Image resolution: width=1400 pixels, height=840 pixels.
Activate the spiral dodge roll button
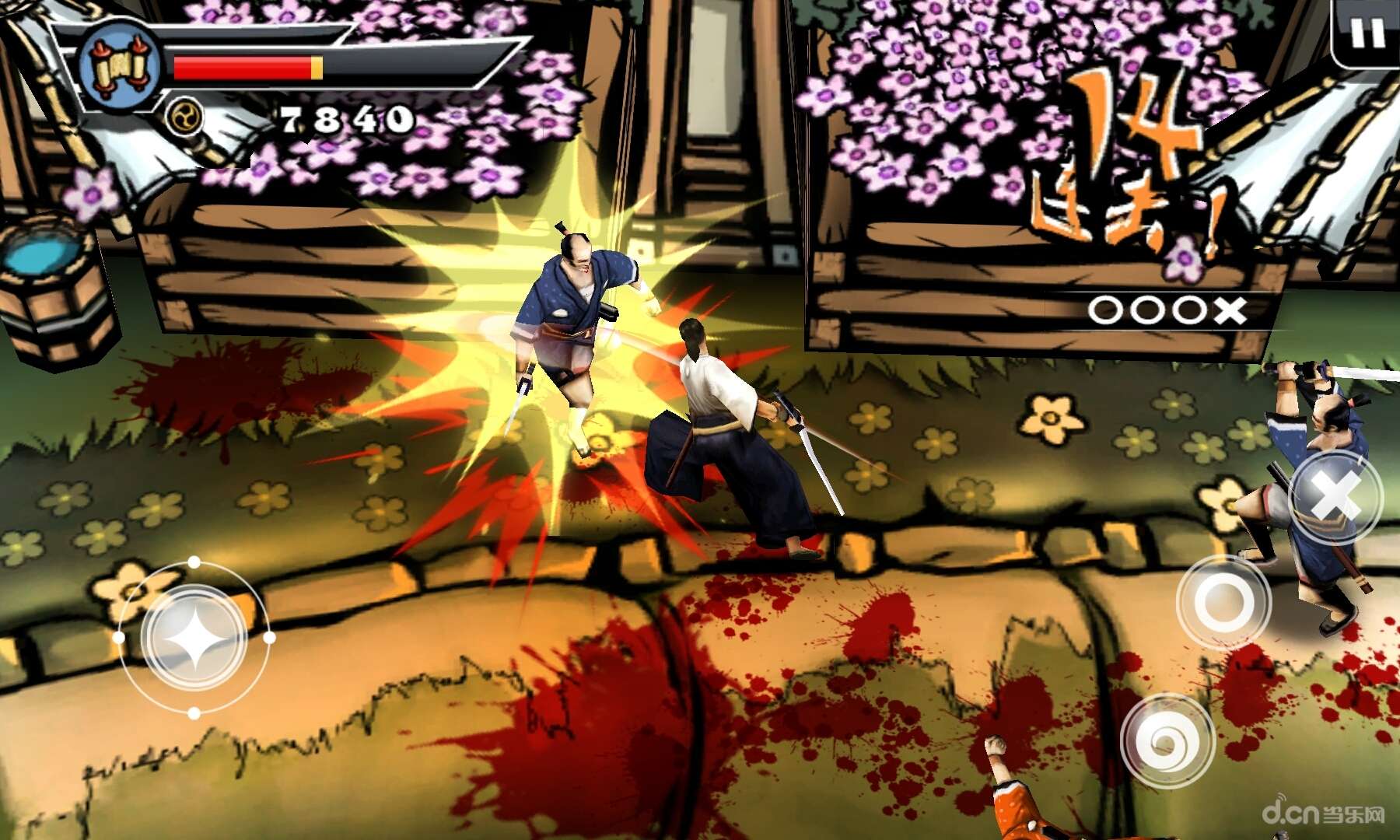pyautogui.click(x=1167, y=740)
